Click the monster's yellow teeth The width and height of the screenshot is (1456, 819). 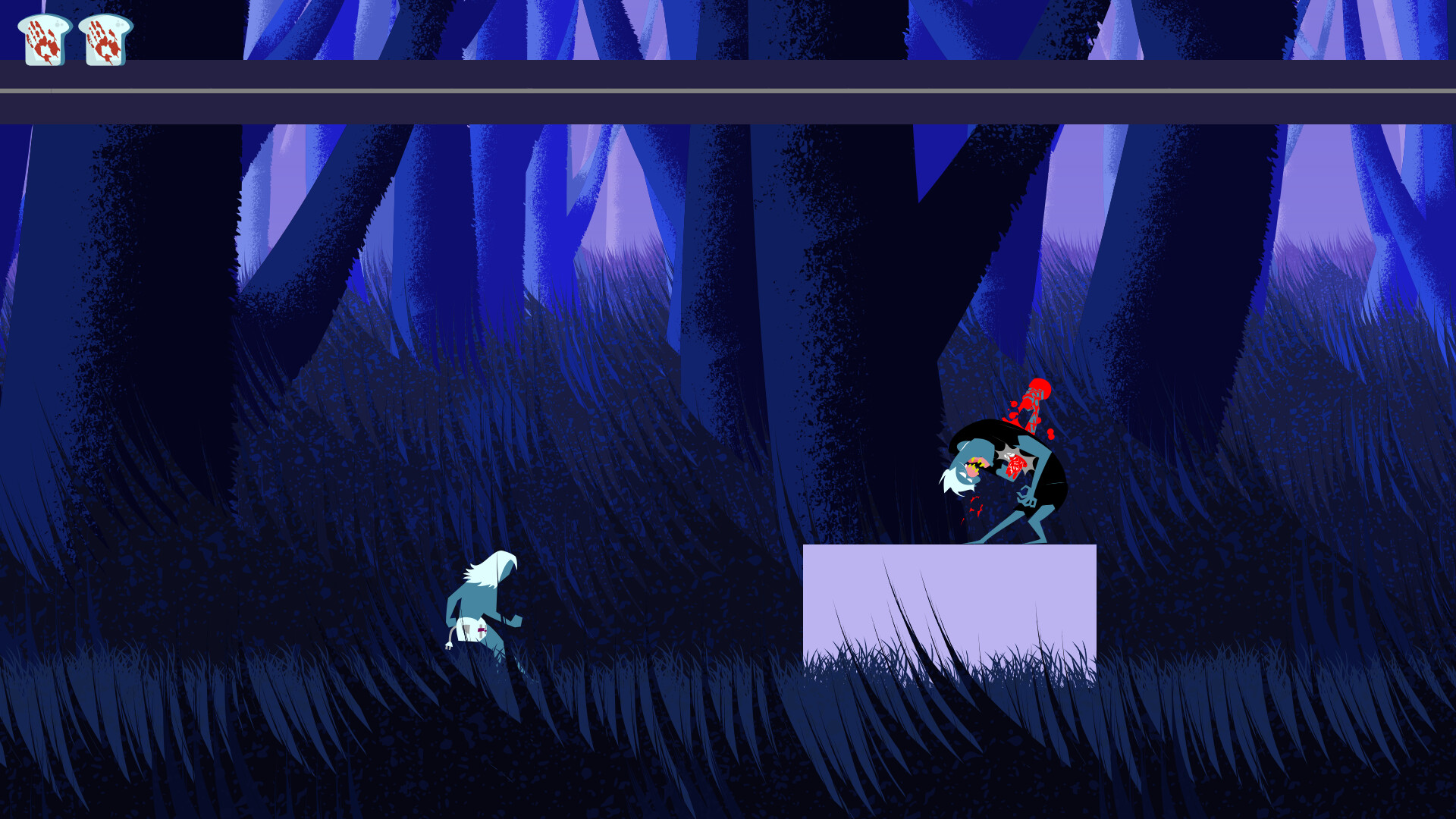click(x=974, y=466)
